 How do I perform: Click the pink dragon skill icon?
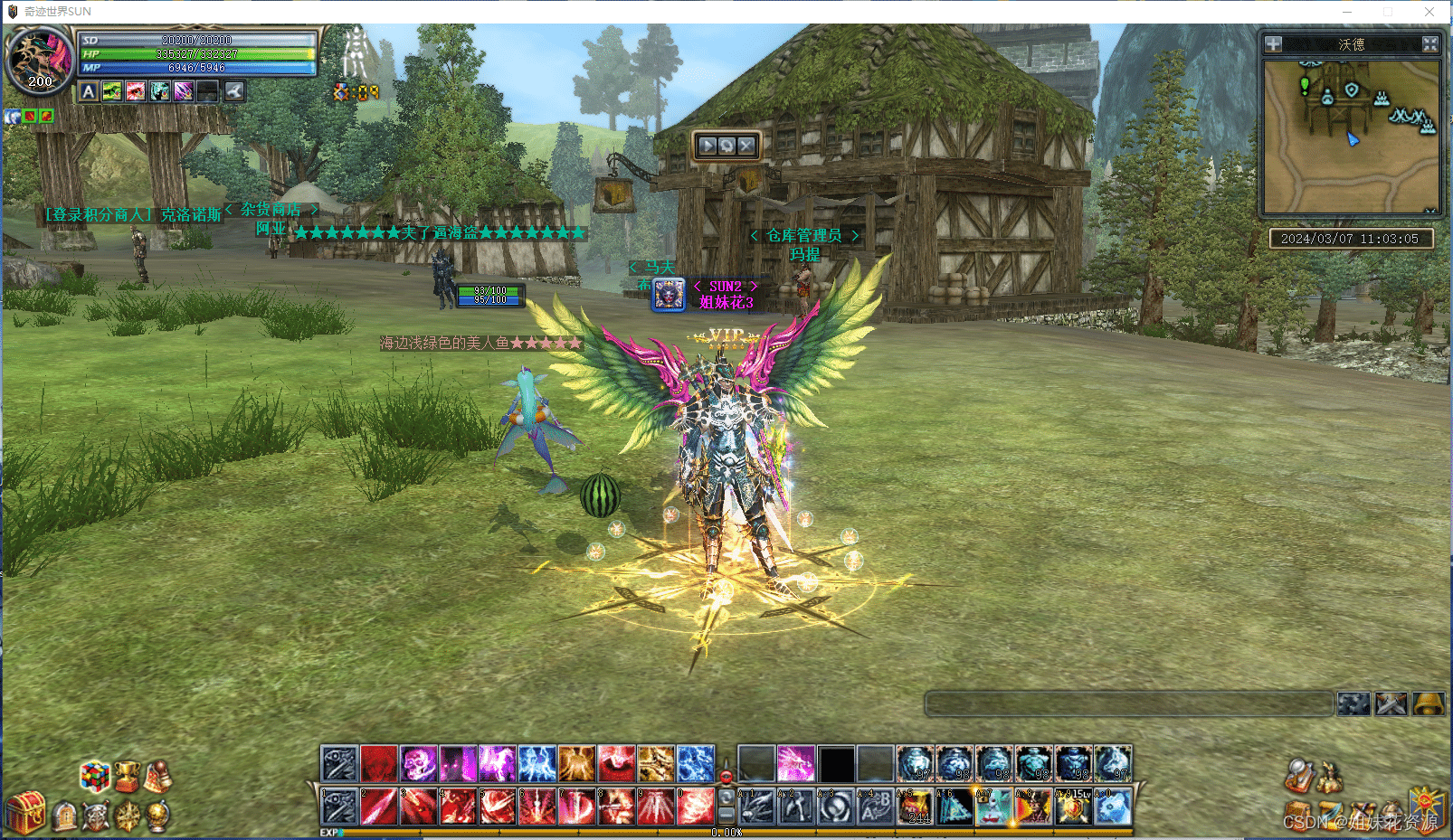795,764
